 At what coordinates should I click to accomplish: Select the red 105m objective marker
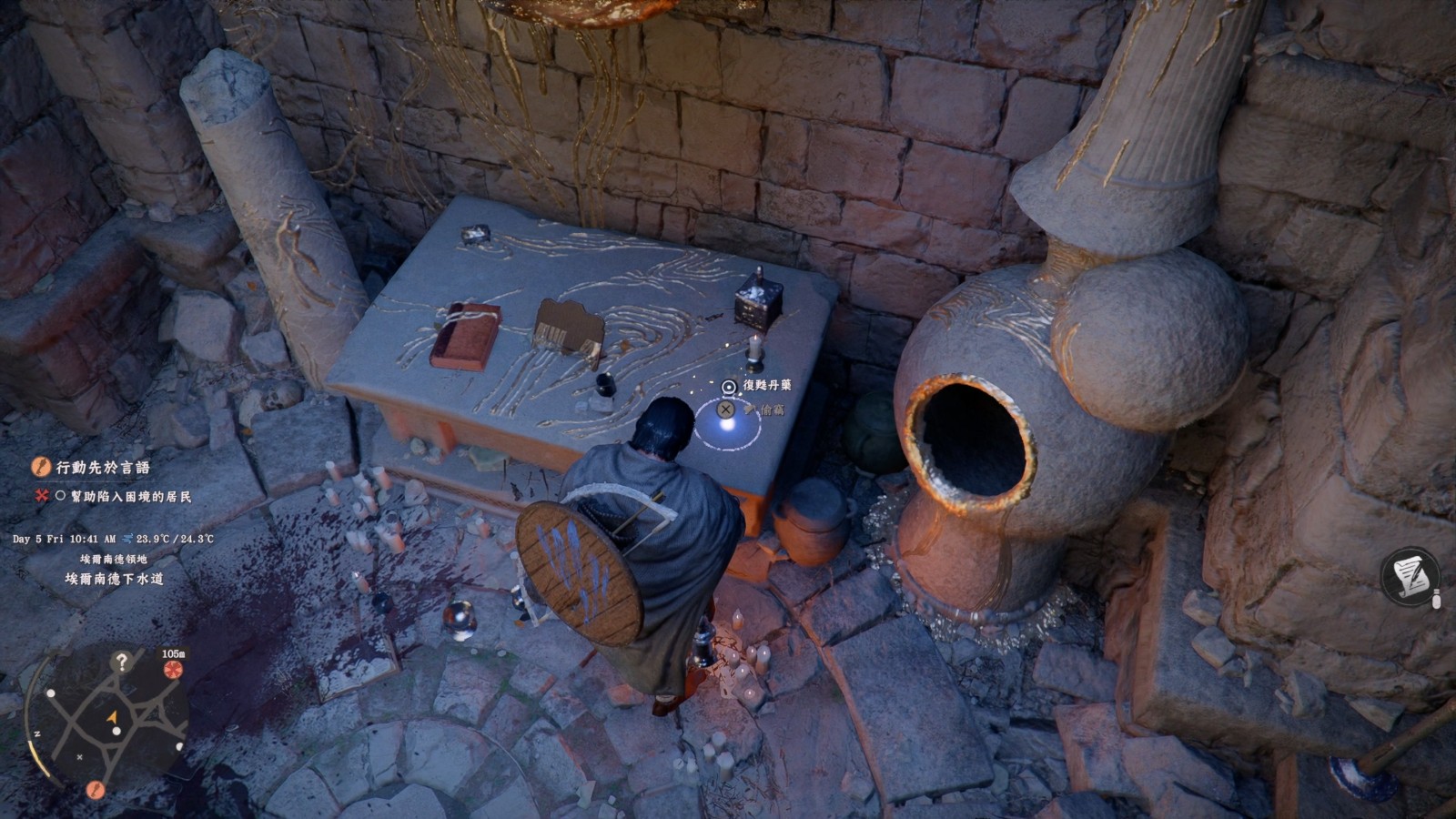click(x=173, y=670)
